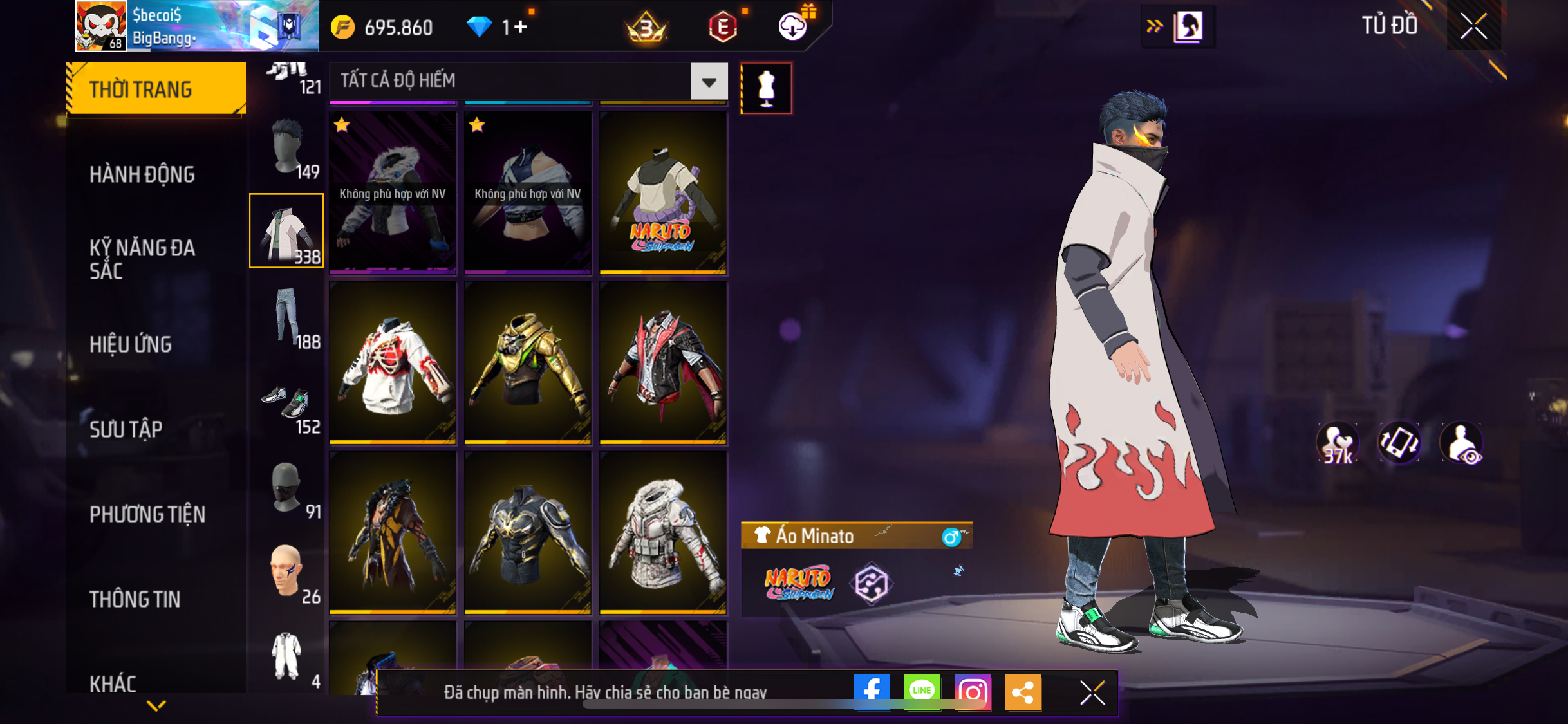Go to Sưu Tập collection tab
The width and height of the screenshot is (1568, 724).
[x=126, y=429]
